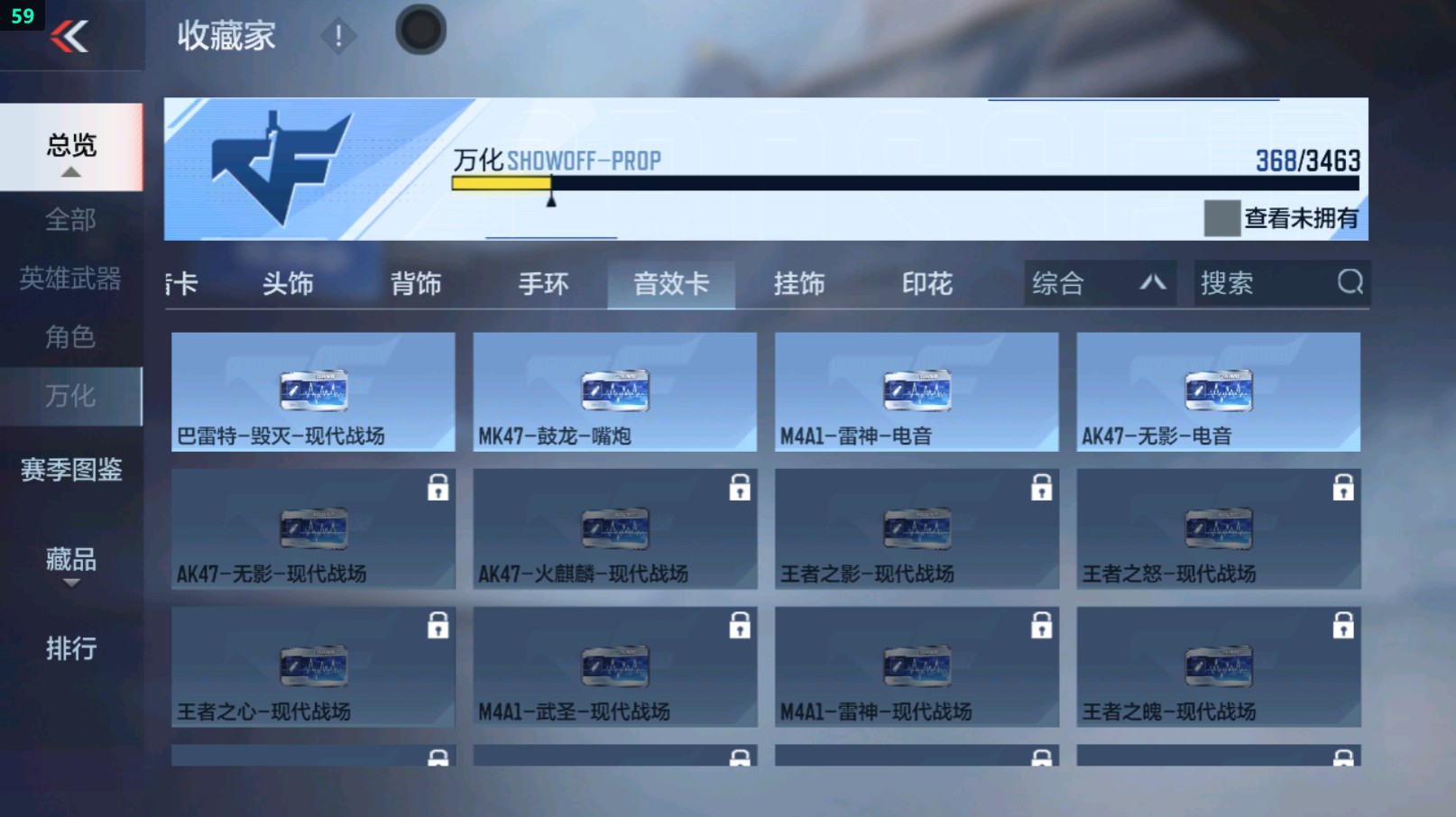Select the 万化 category in the sidebar

[72, 397]
